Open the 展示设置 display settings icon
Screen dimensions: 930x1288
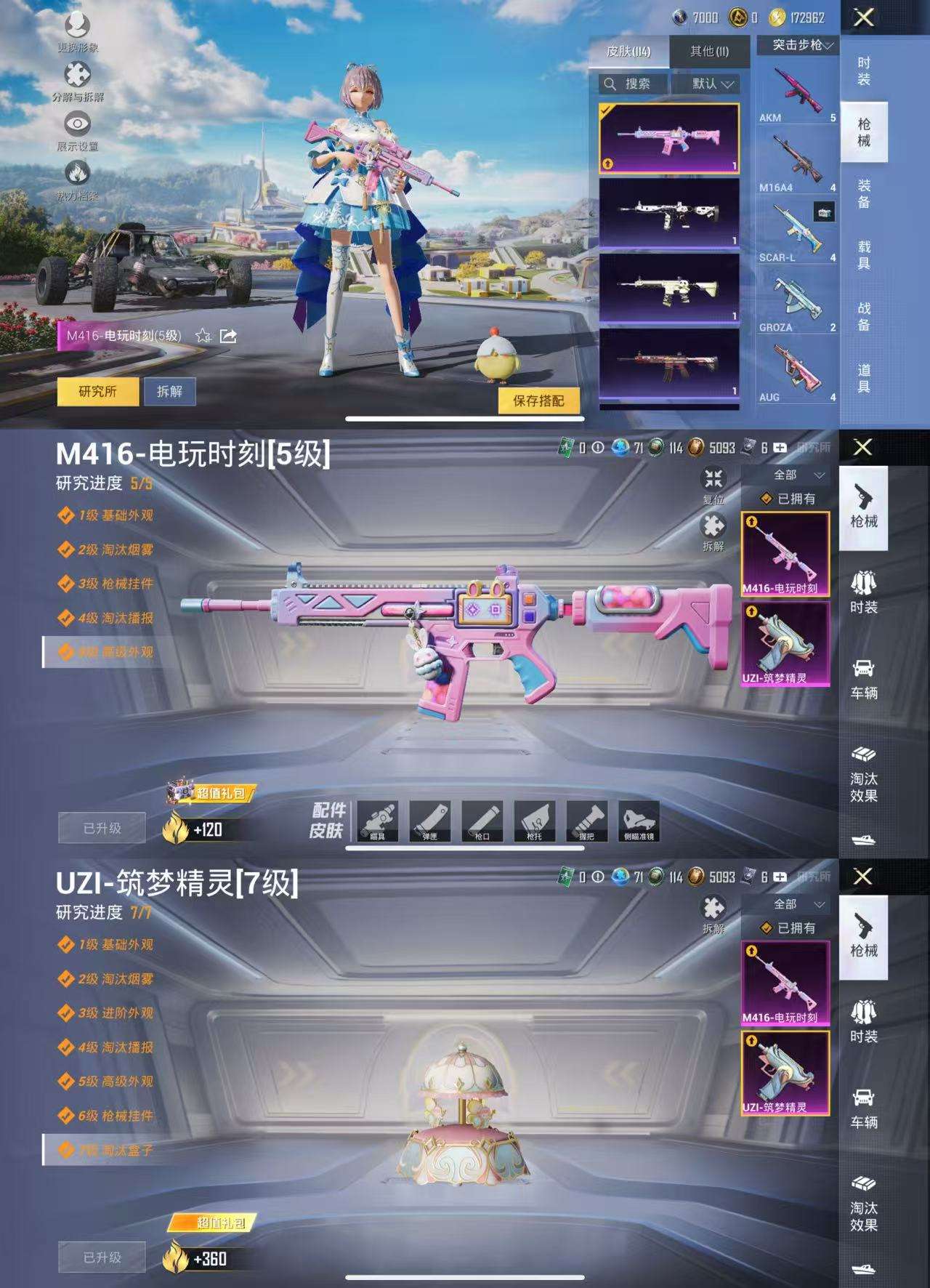pos(76,124)
